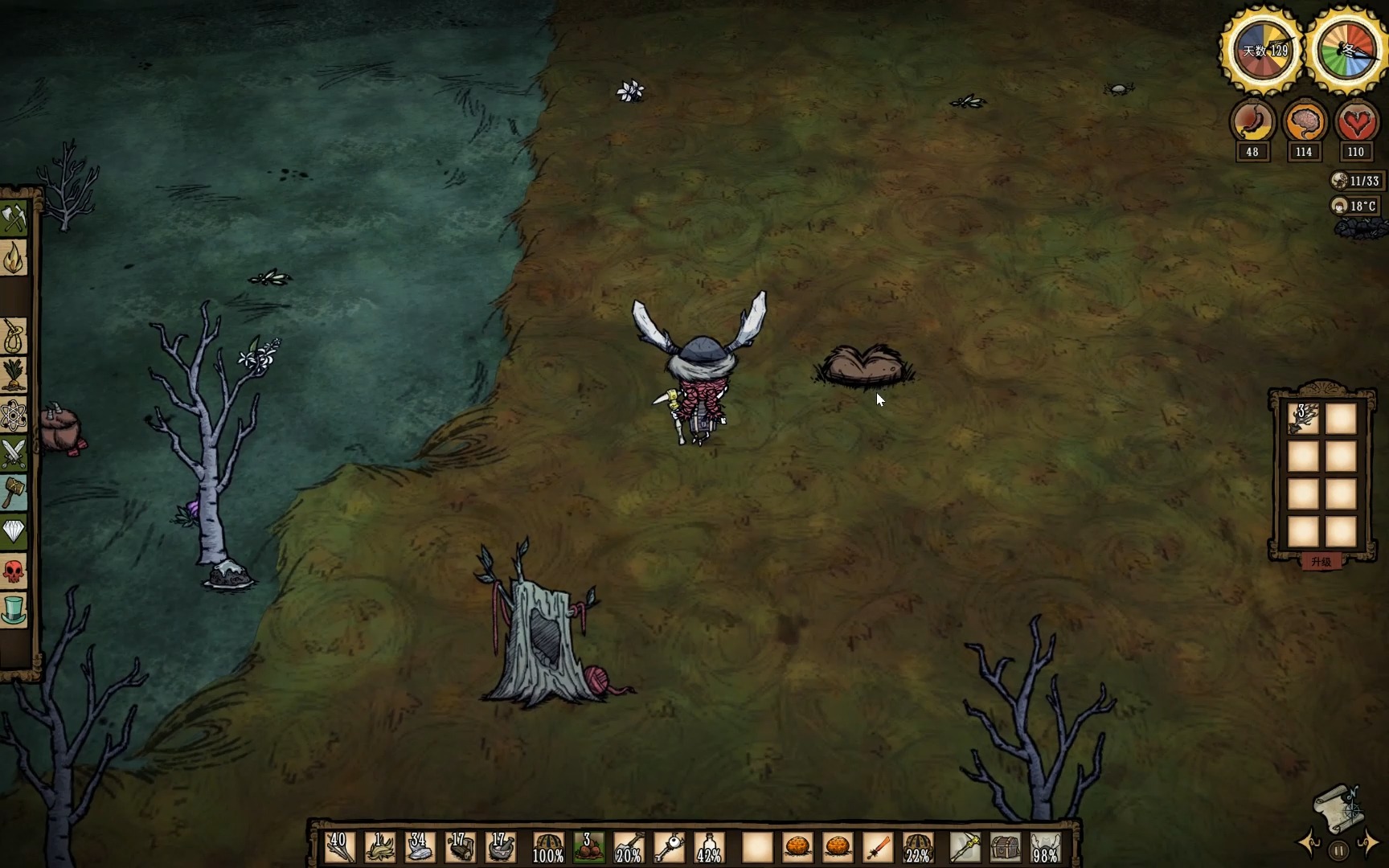Select the twigs stack of 40
The image size is (1389, 868).
[x=339, y=848]
